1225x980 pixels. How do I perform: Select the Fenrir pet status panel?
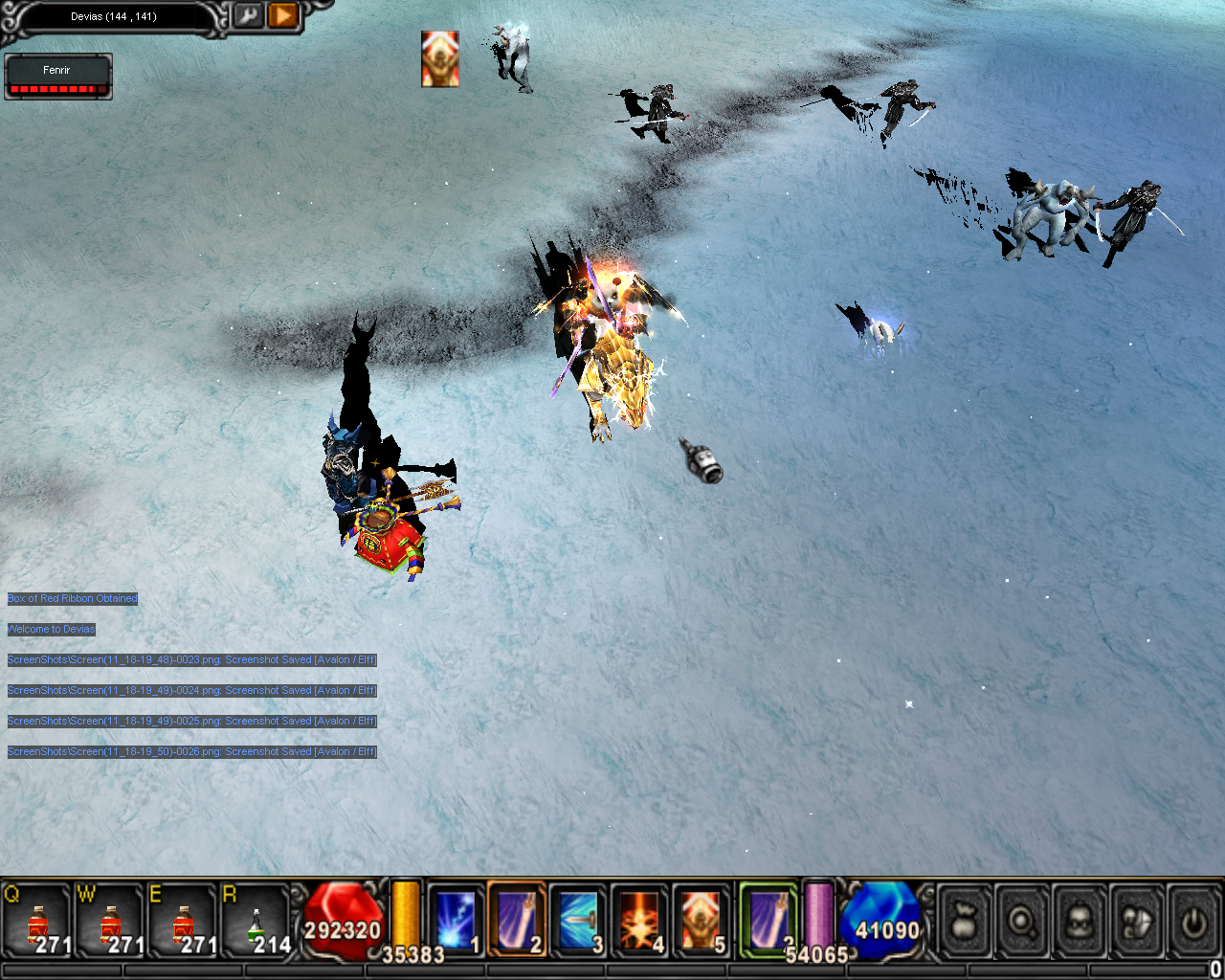pyautogui.click(x=57, y=77)
